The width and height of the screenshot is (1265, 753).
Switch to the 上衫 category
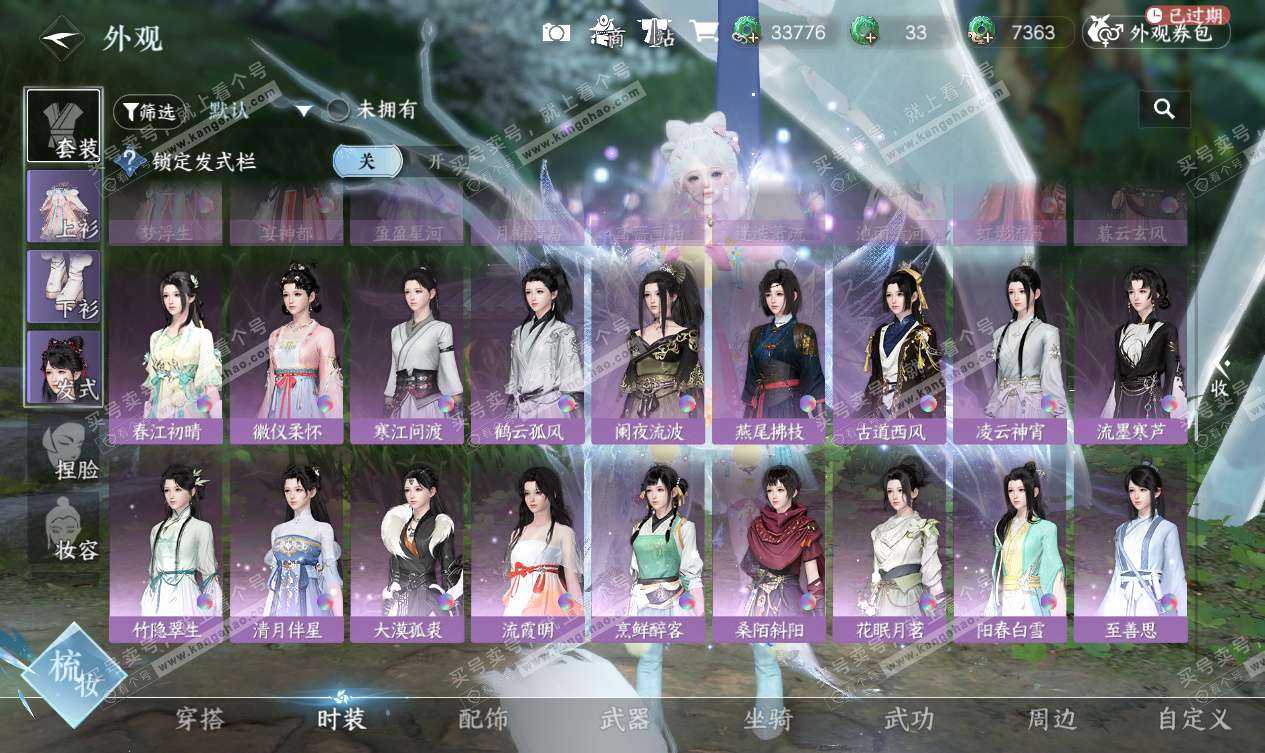(x=63, y=206)
